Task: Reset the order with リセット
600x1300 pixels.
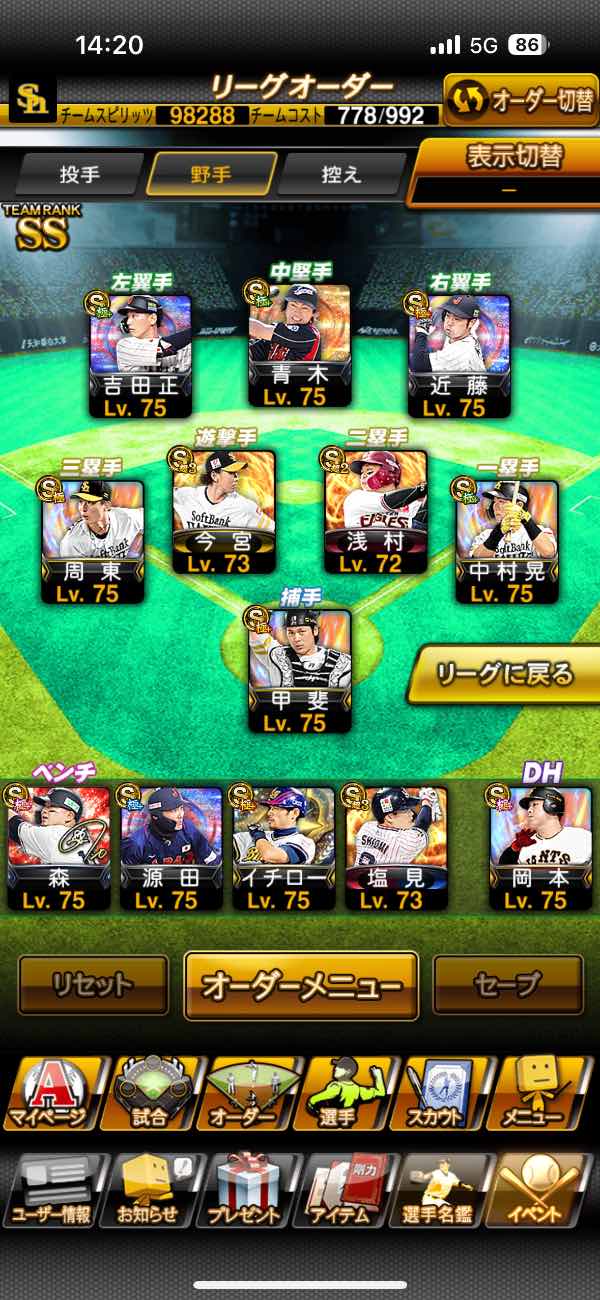Action: click(93, 985)
